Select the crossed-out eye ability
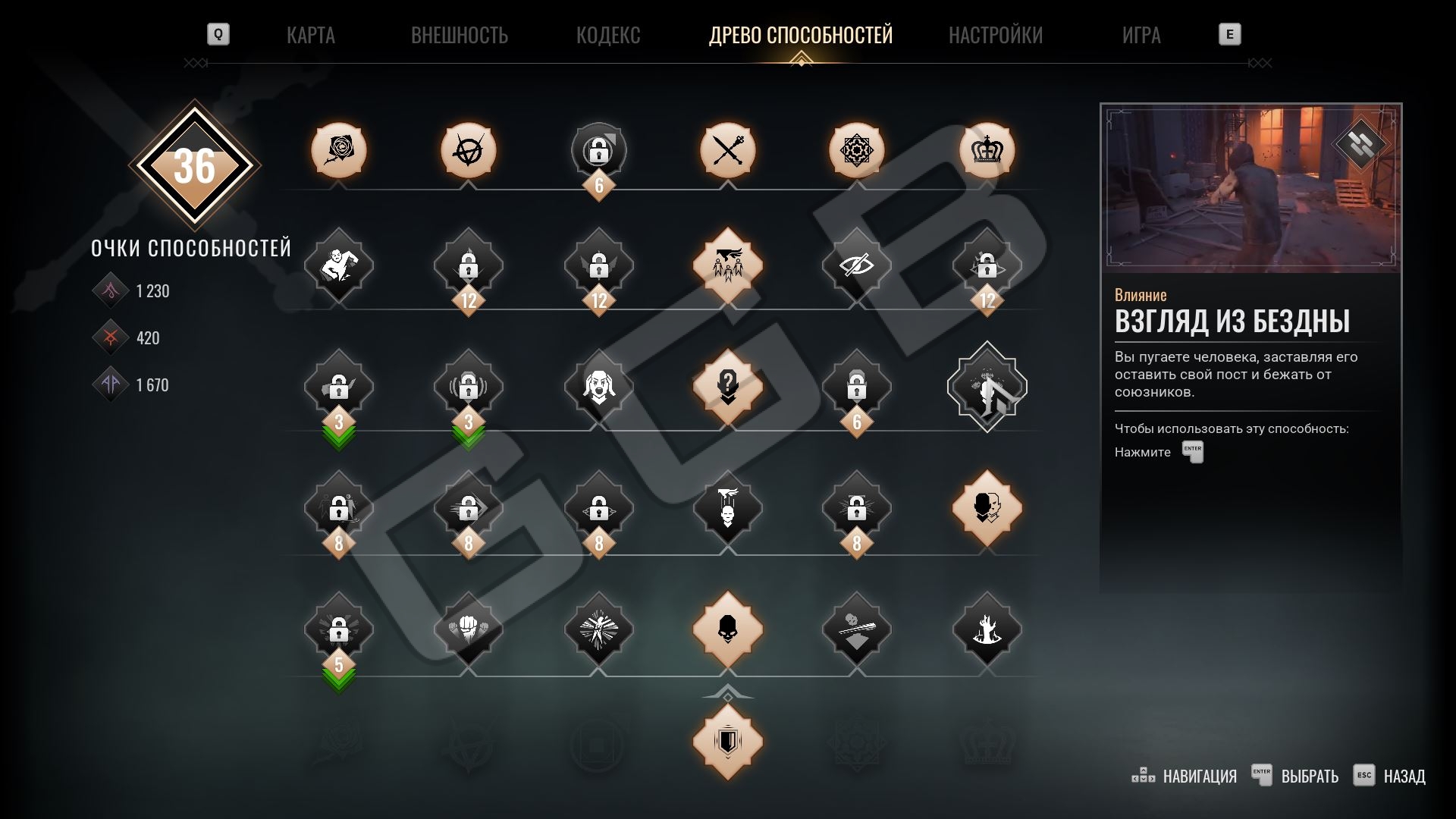This screenshot has height=819, width=1456. 857,265
